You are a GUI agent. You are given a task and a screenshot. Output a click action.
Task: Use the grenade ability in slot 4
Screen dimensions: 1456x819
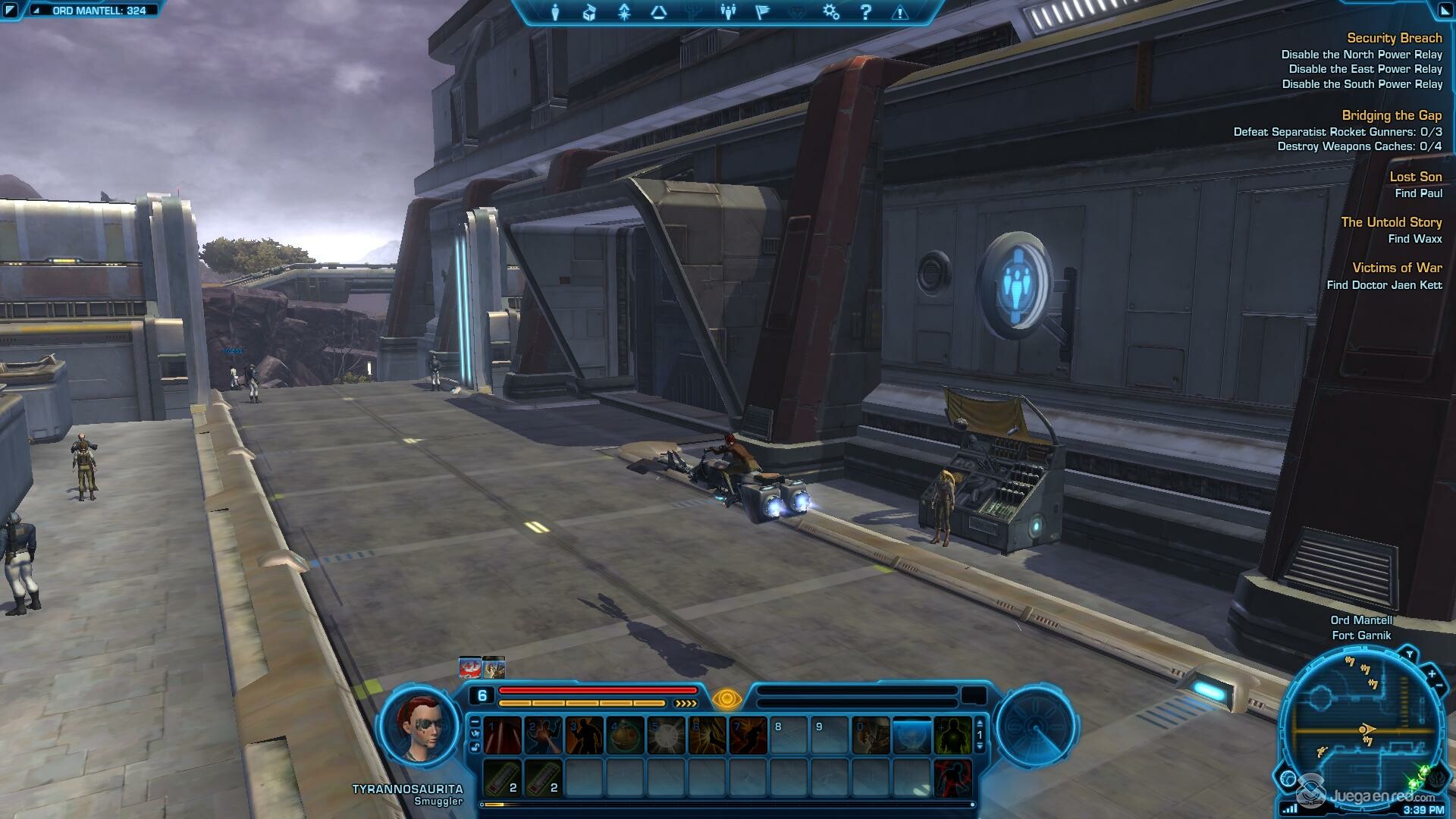[x=626, y=736]
